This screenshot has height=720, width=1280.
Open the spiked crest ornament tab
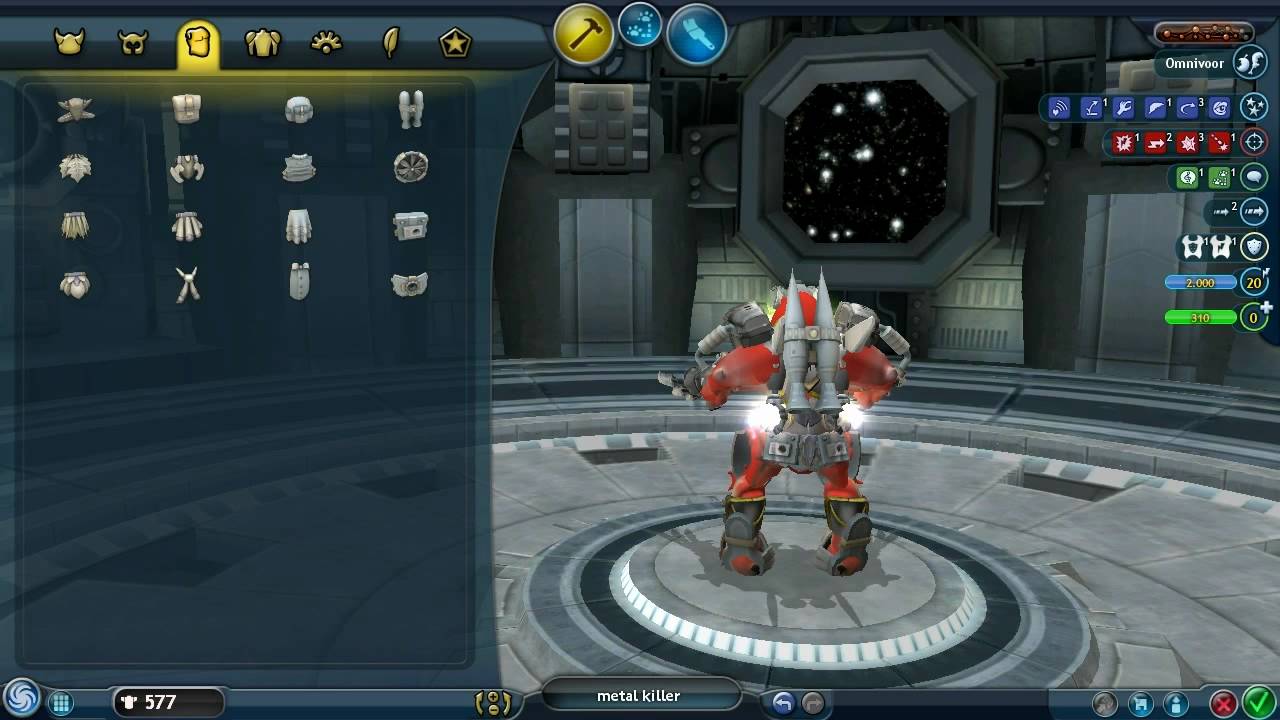[x=327, y=43]
